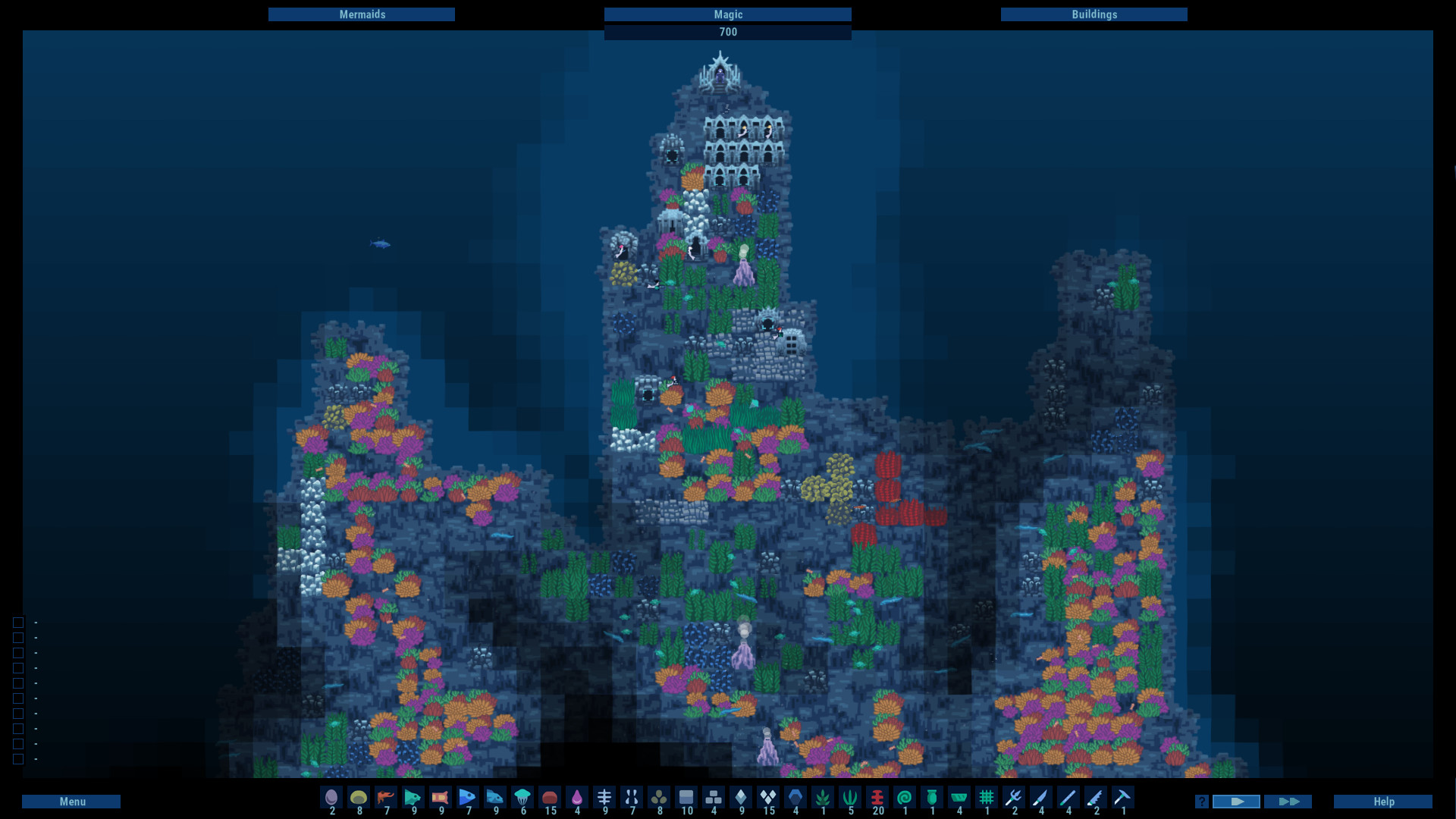
Task: Open the Menu at the bottom left
Action: [x=73, y=801]
